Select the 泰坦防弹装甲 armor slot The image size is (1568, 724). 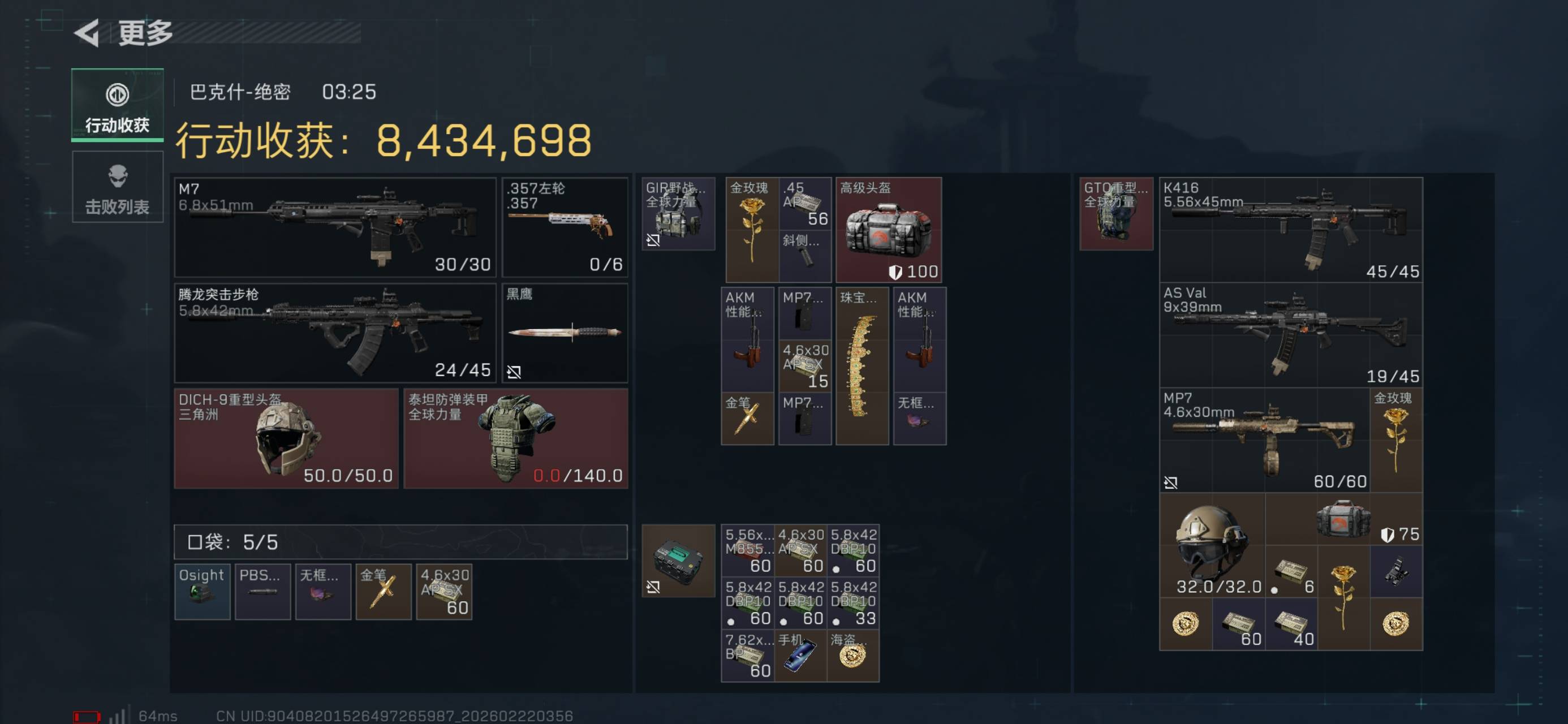pos(515,438)
